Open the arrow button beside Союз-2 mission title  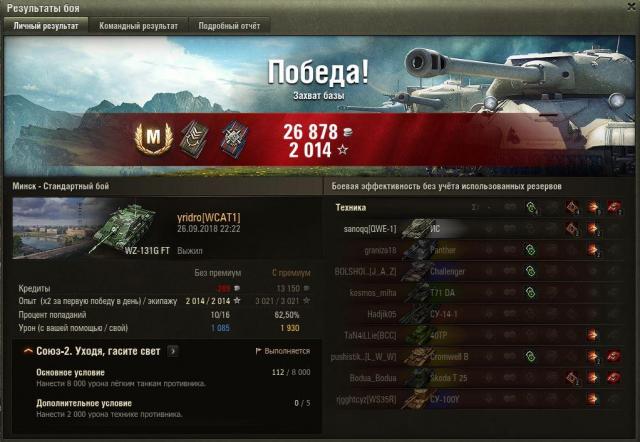tap(173, 351)
